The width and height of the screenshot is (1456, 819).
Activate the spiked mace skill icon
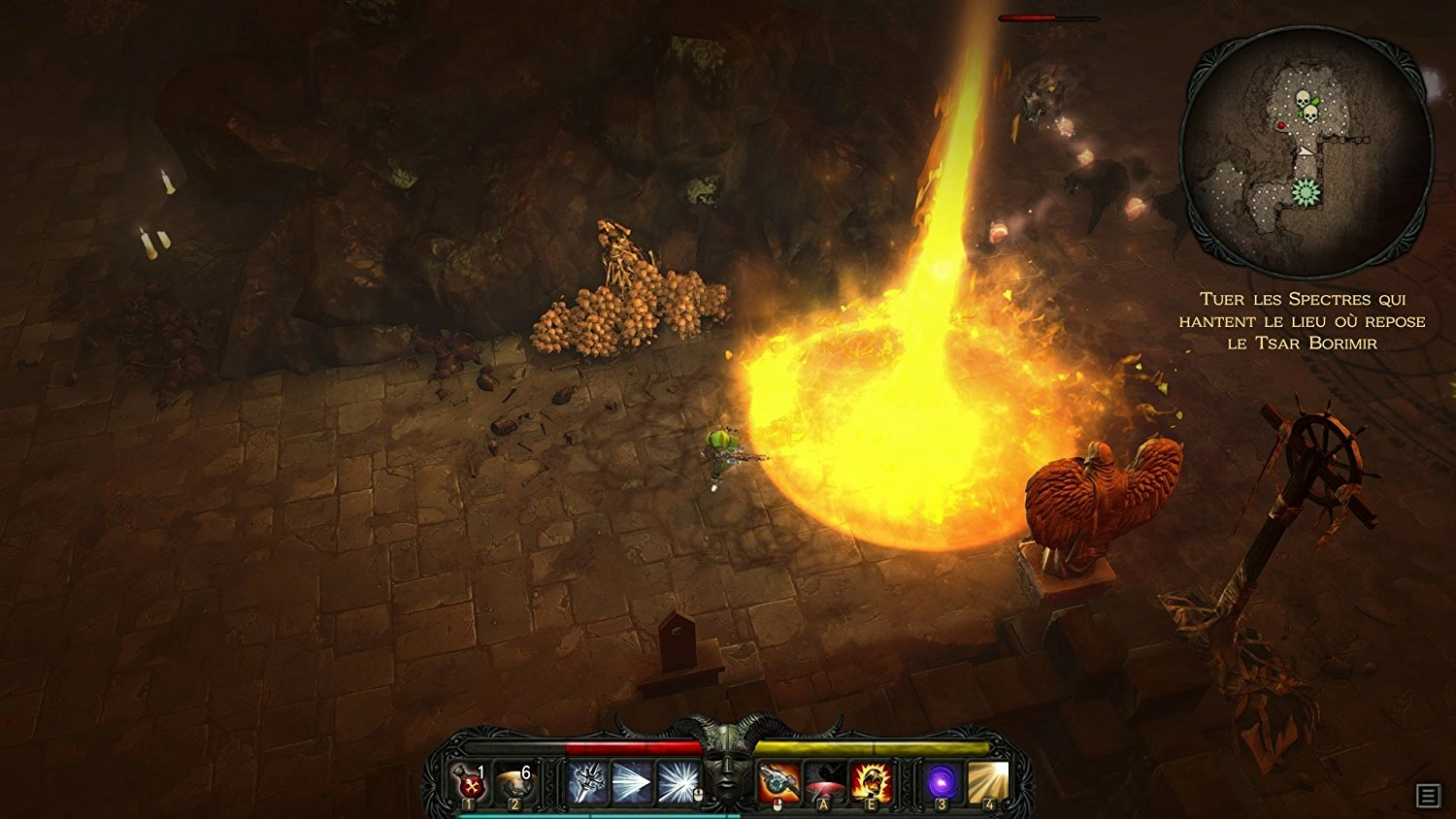pos(587,782)
